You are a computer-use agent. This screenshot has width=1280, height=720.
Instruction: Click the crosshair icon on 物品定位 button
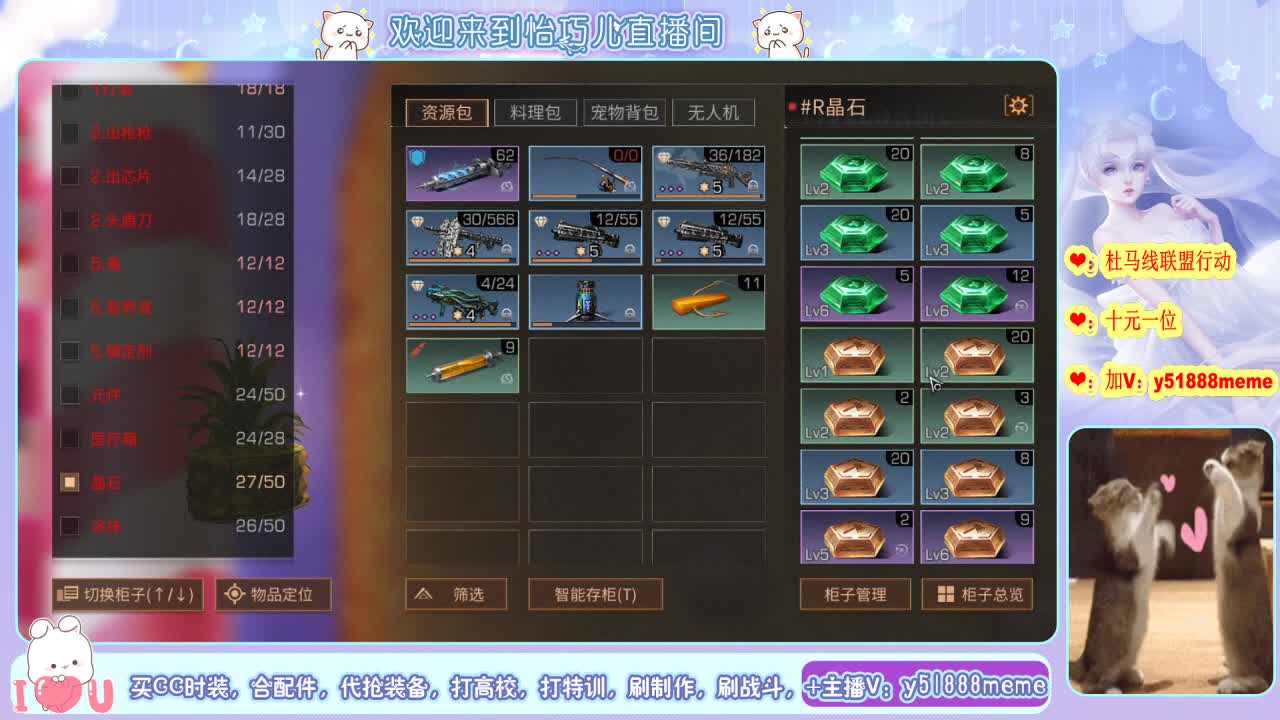click(236, 594)
